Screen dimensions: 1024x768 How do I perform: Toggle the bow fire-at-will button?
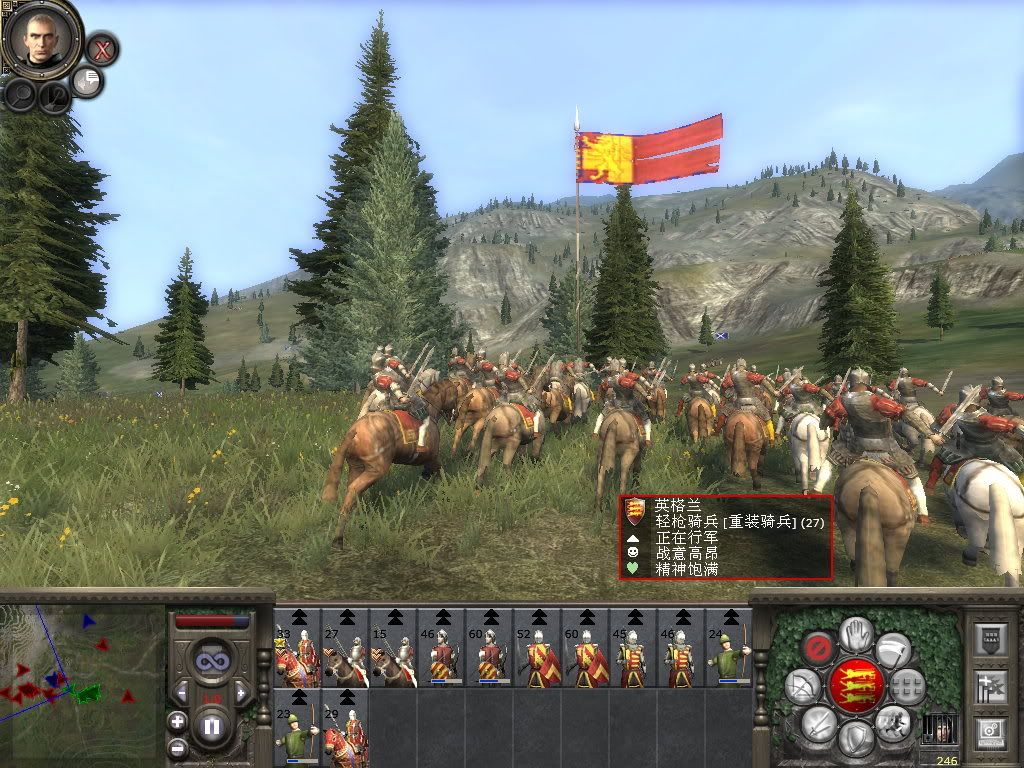pyautogui.click(x=802, y=686)
